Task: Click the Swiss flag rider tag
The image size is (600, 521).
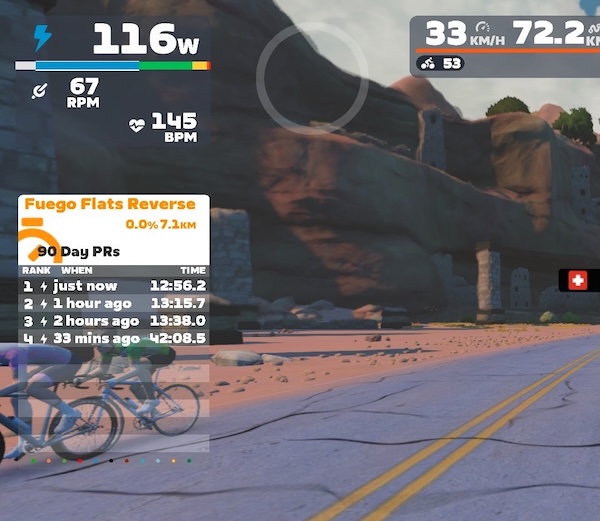Action: 578,281
